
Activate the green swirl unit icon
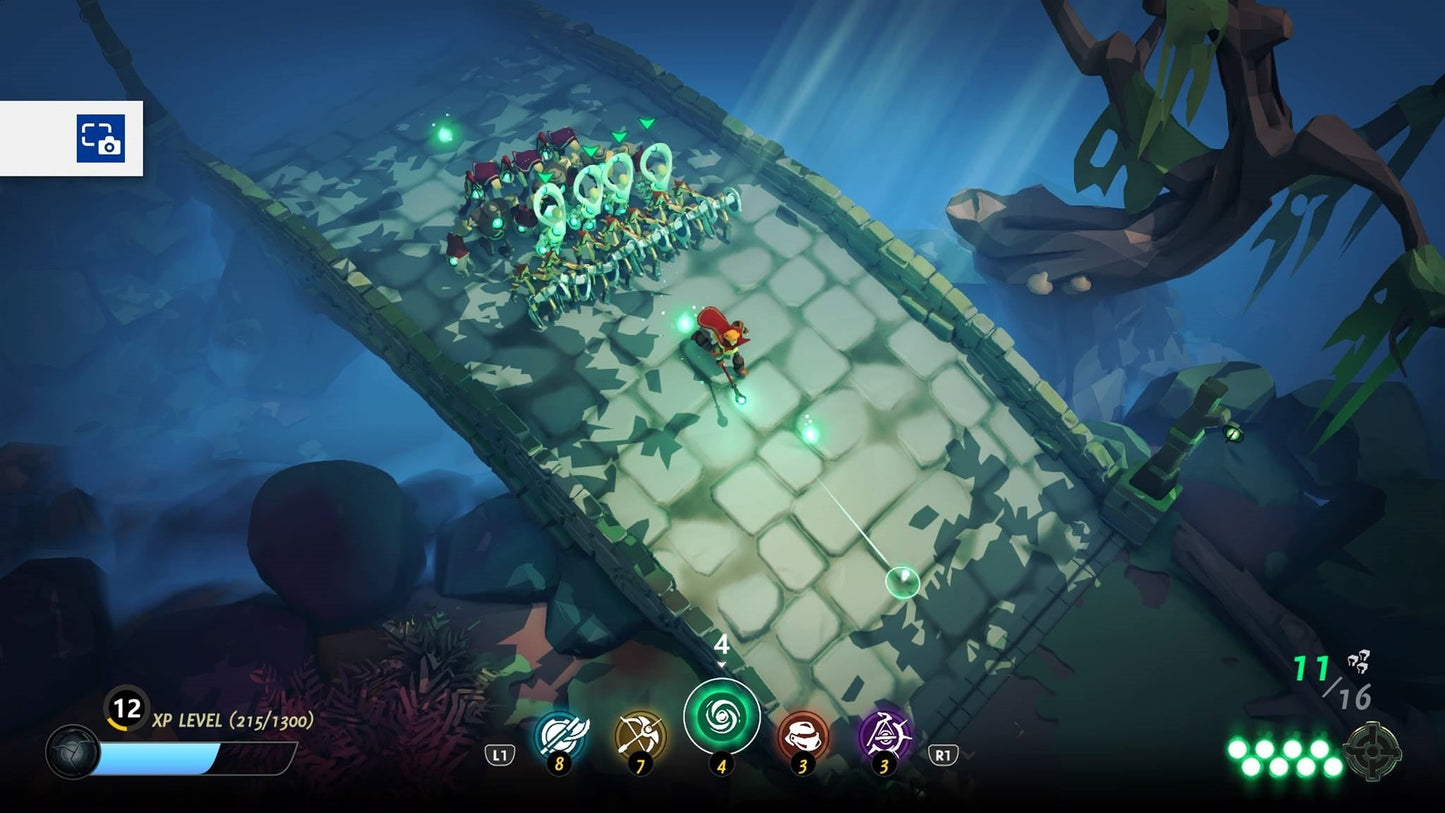point(721,717)
